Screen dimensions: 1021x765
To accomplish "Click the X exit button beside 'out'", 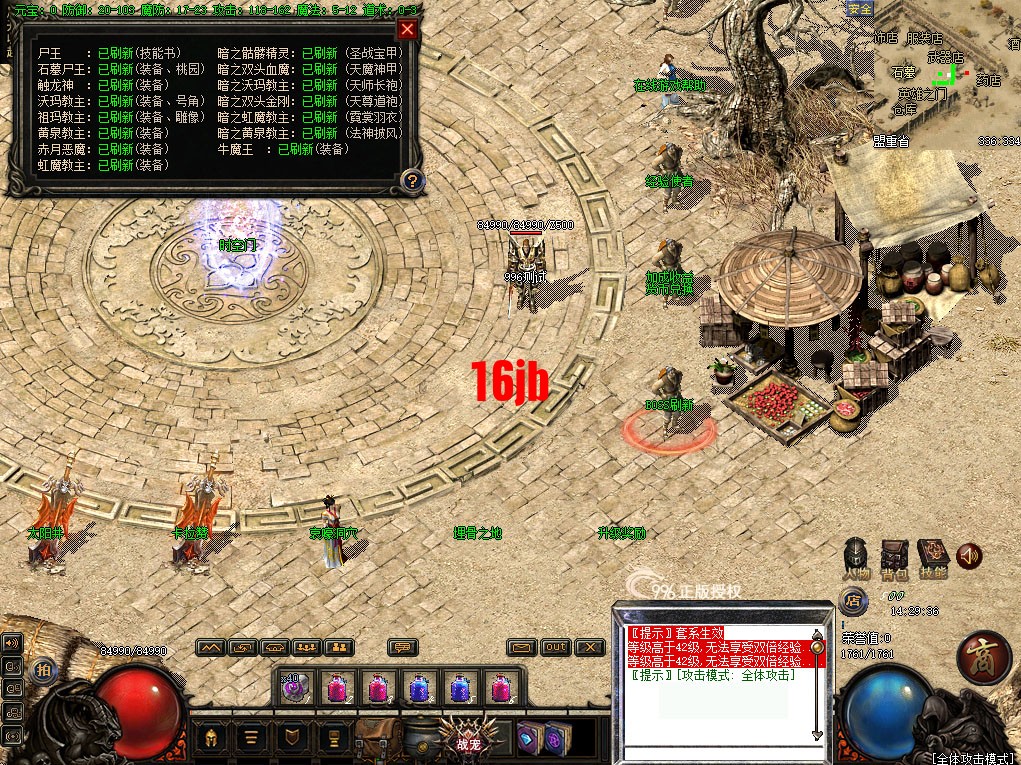I will tap(591, 647).
